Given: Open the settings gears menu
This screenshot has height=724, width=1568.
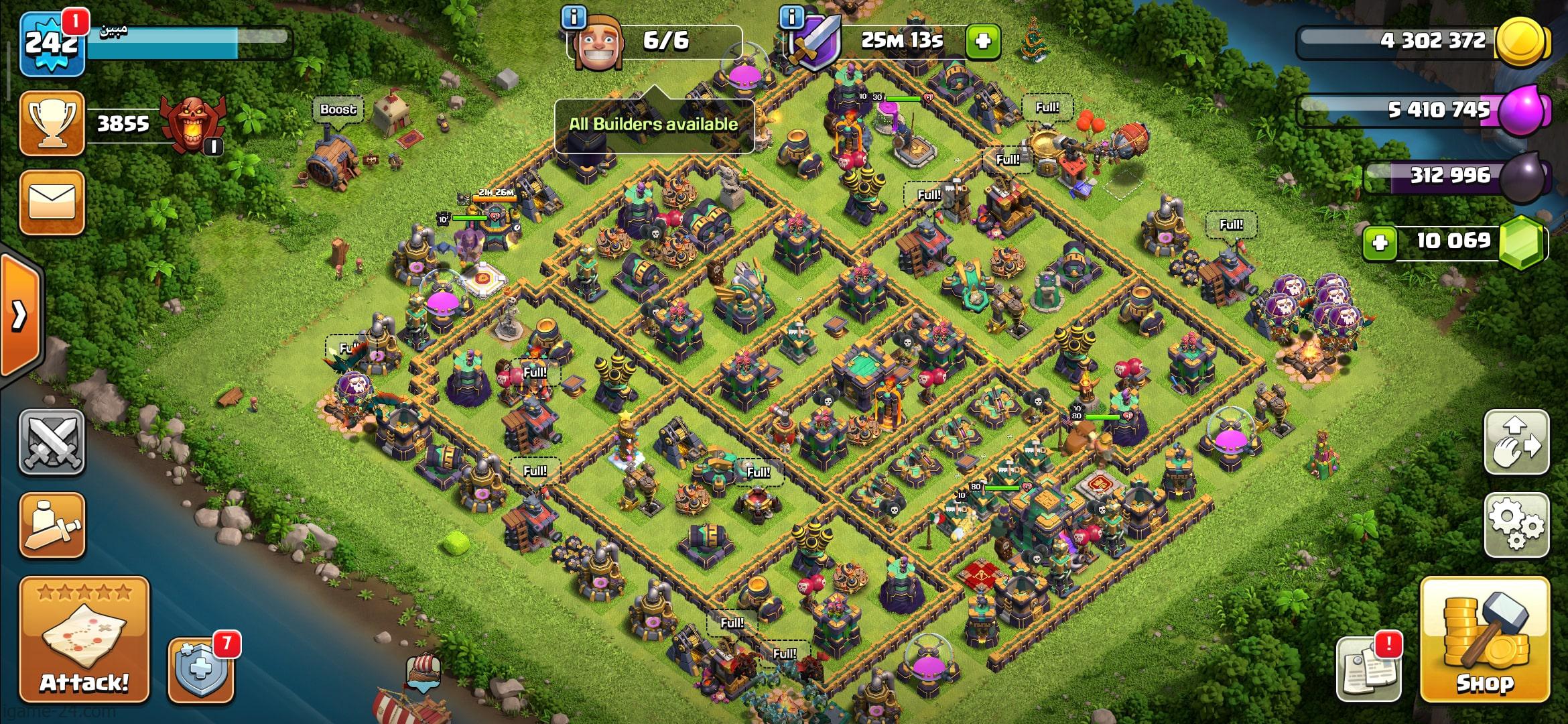Looking at the screenshot, I should point(1517,525).
